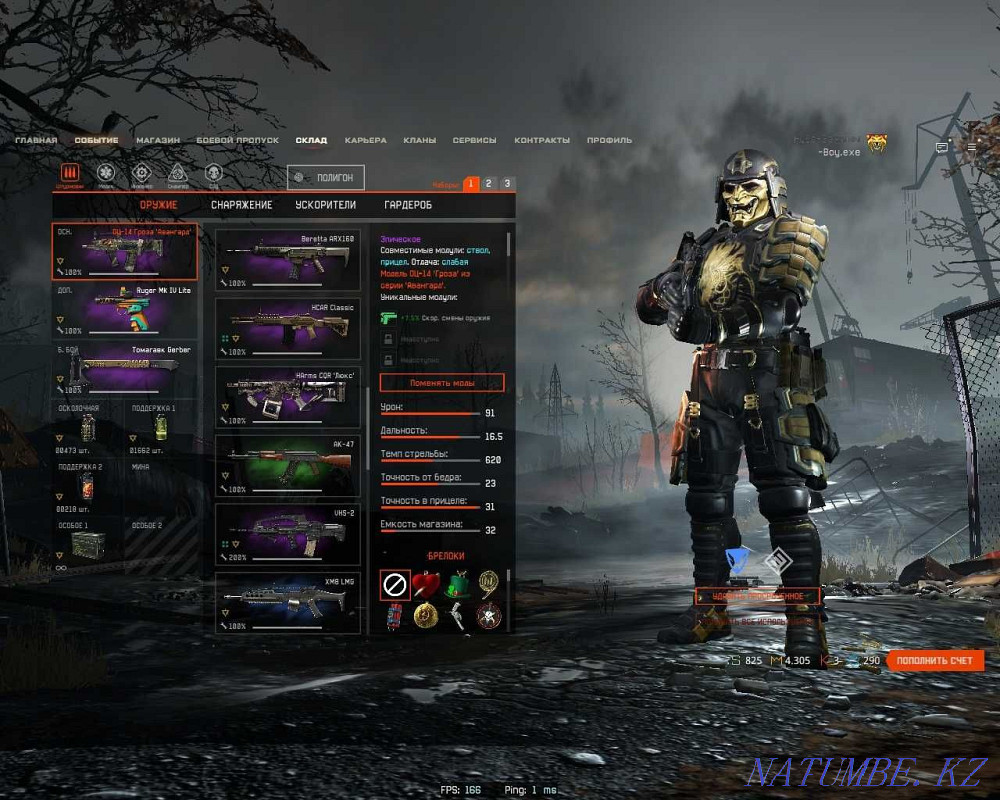
Task: Go to the БОЕВОЙ ПРОПУСК page
Action: pyautogui.click(x=237, y=140)
